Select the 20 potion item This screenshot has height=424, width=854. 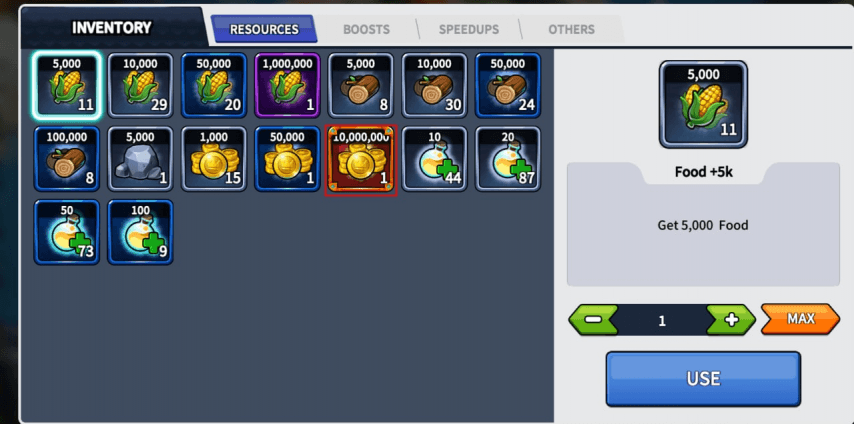coord(508,158)
